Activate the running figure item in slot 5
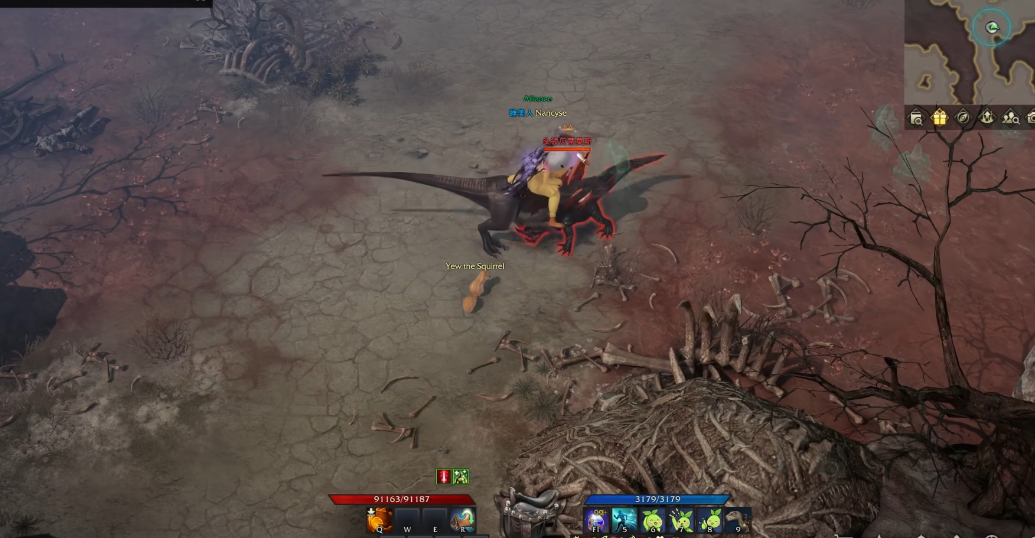 [x=625, y=520]
